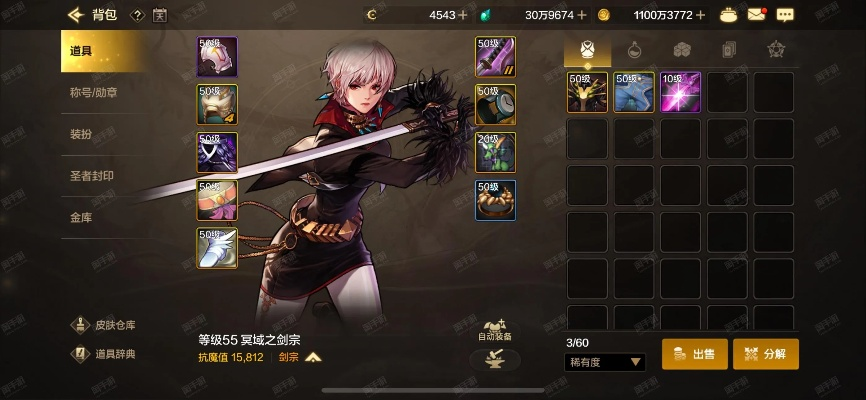
Task: Open the 稀有度 rarity sort dropdown
Action: tap(606, 362)
